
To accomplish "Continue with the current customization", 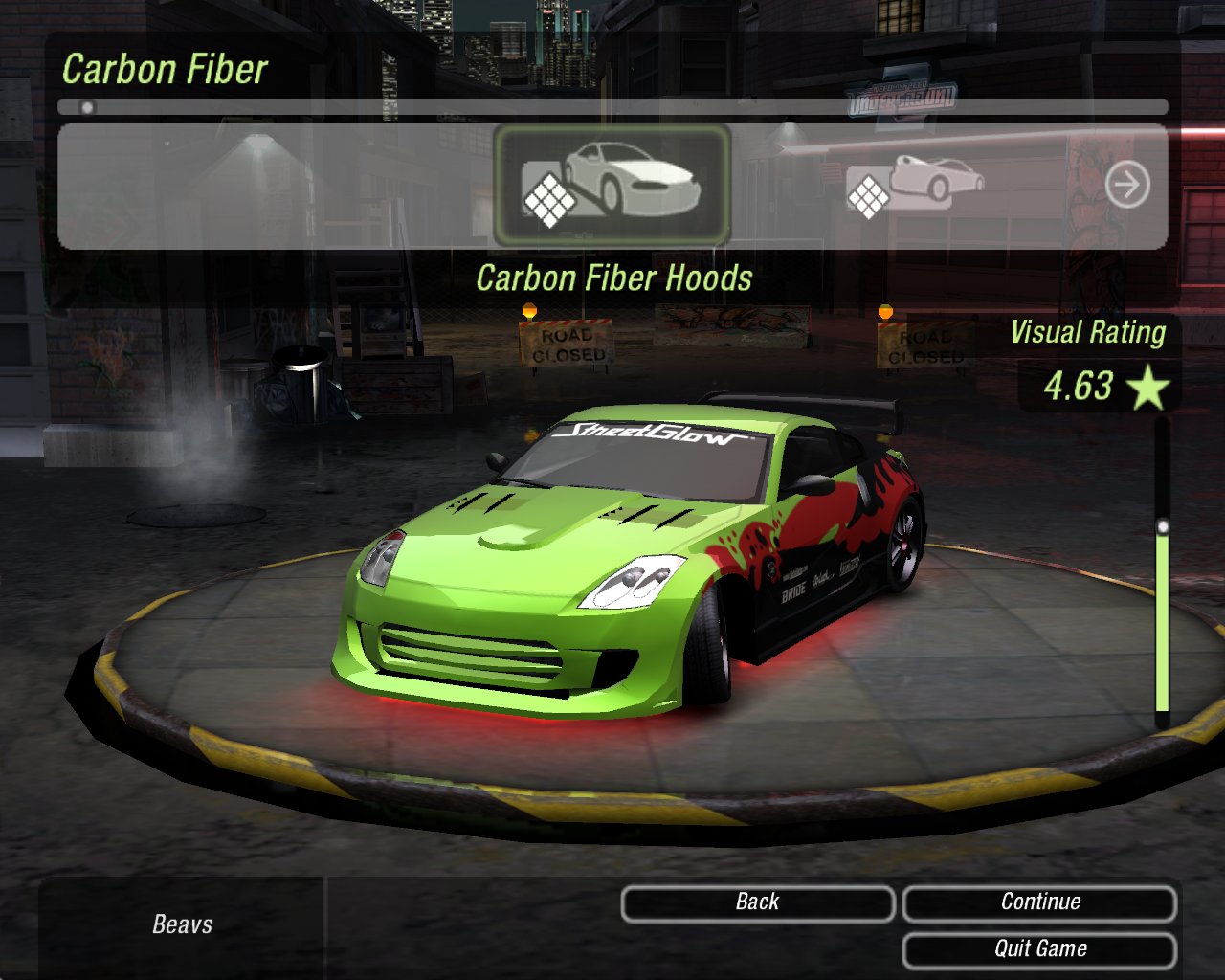I will (x=1039, y=902).
